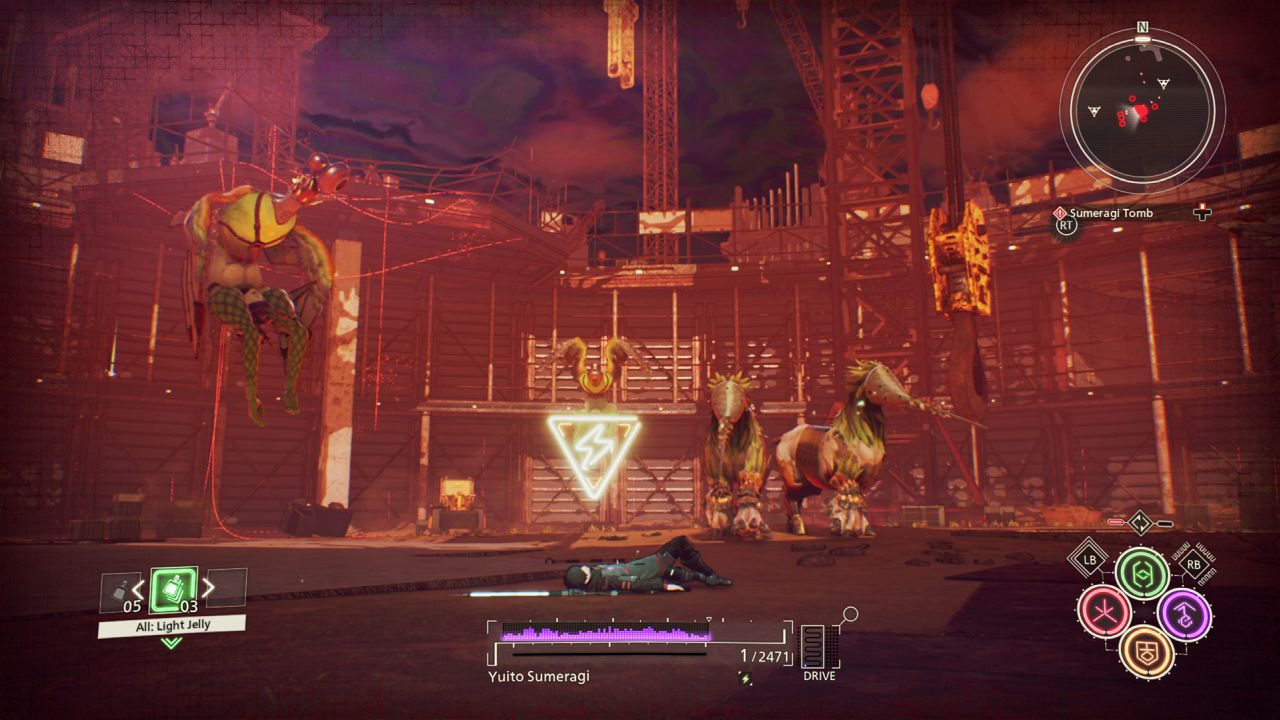Select the Sumeragi Tomb objective tracker
The height and width of the screenshot is (720, 1280).
tap(1110, 213)
